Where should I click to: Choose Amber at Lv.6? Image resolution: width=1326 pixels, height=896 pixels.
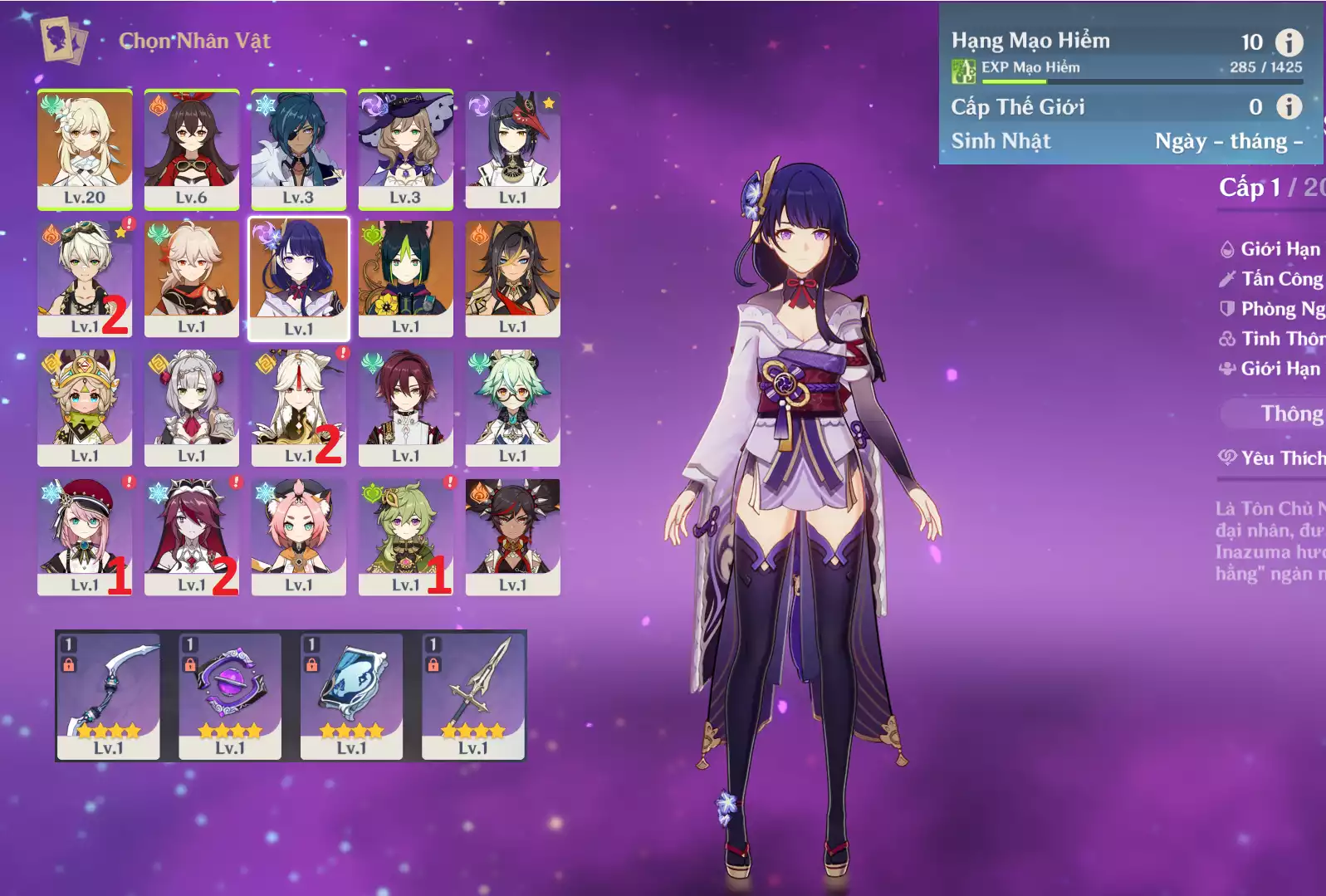coord(192,148)
